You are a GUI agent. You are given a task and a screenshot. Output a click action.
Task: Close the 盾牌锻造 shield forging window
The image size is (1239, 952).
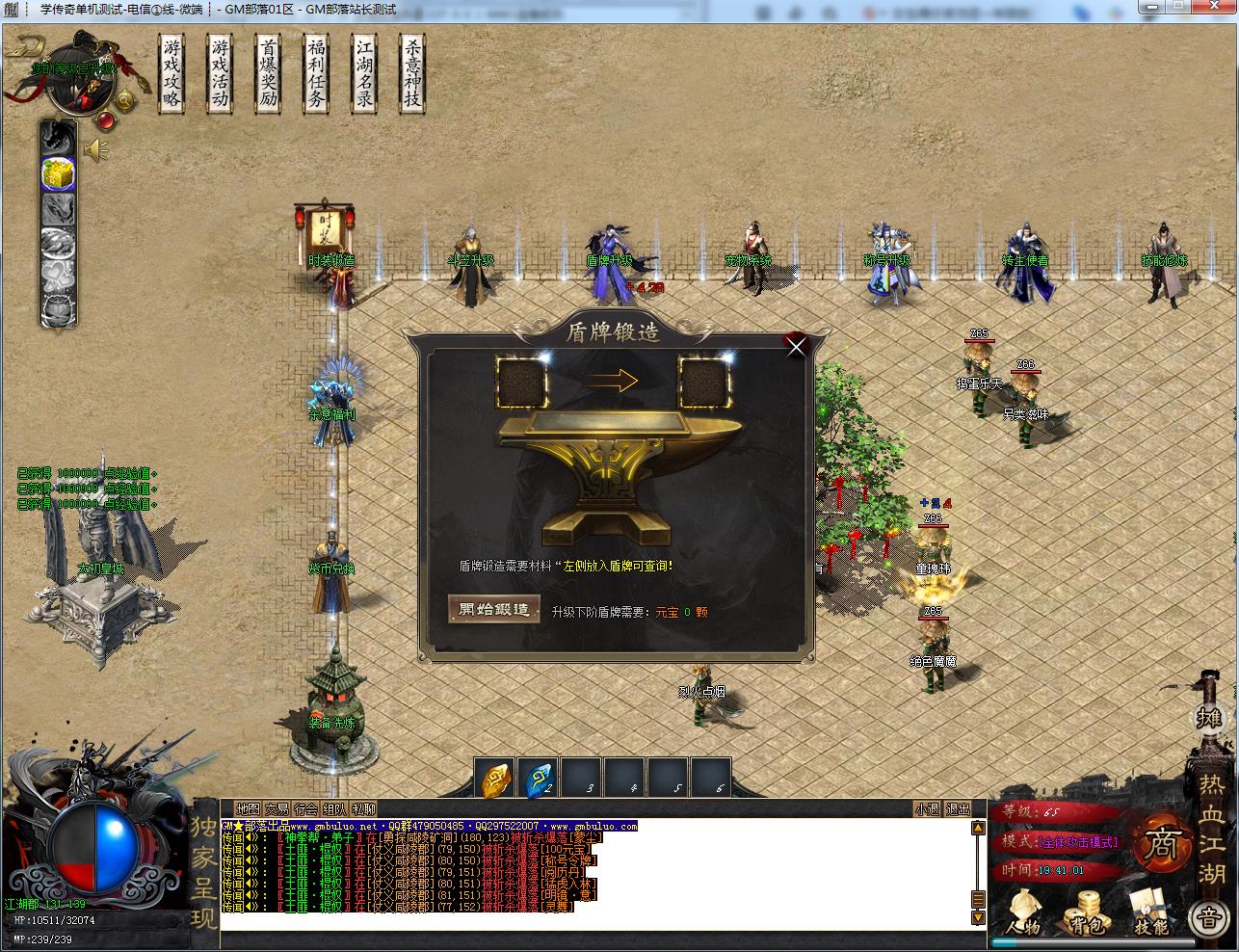coord(796,347)
